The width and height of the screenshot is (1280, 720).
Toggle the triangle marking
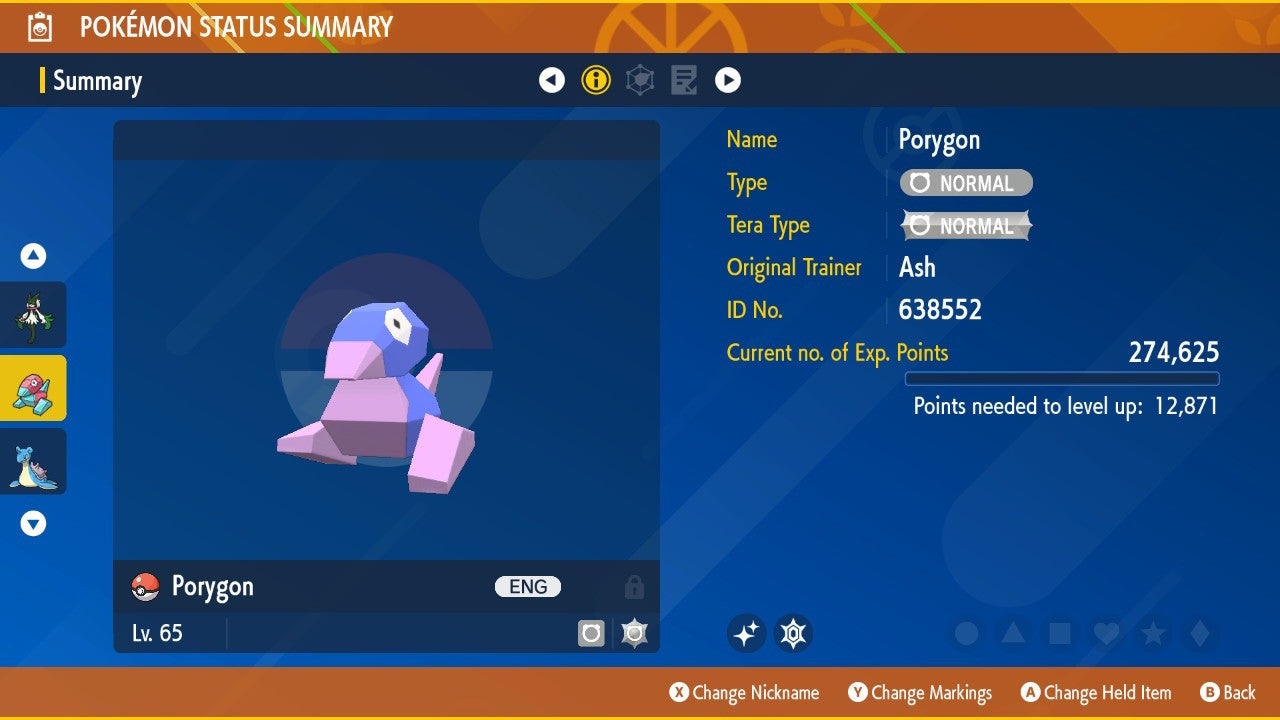1013,633
